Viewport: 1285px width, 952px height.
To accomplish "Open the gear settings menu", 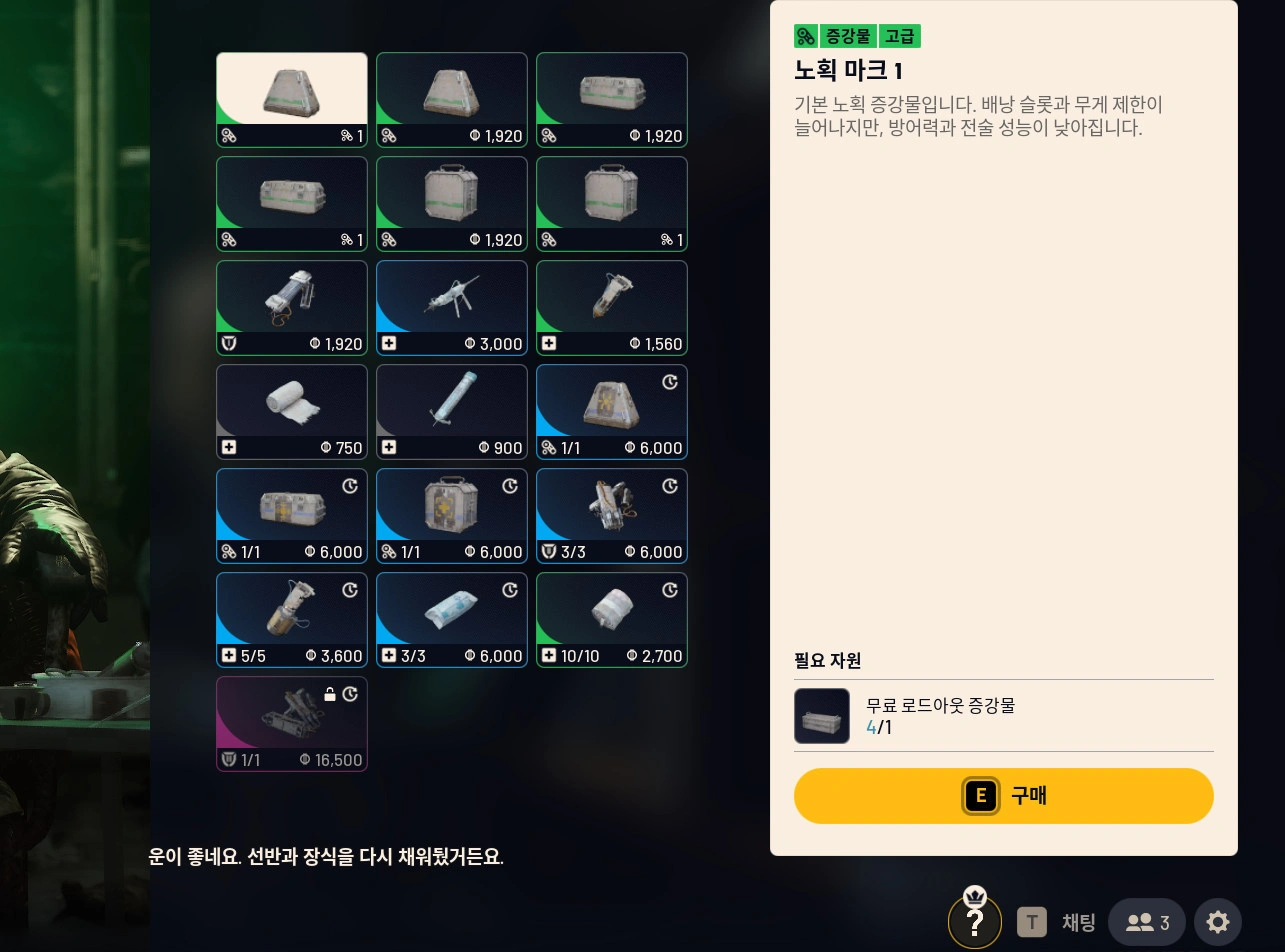I will [1217, 922].
